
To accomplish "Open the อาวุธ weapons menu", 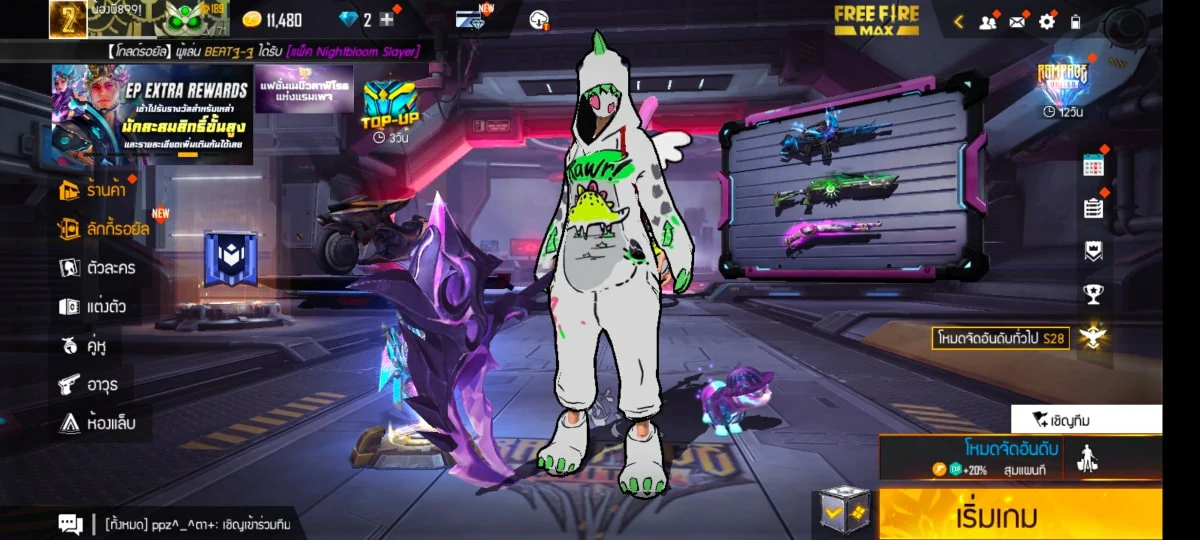I will 87,384.
